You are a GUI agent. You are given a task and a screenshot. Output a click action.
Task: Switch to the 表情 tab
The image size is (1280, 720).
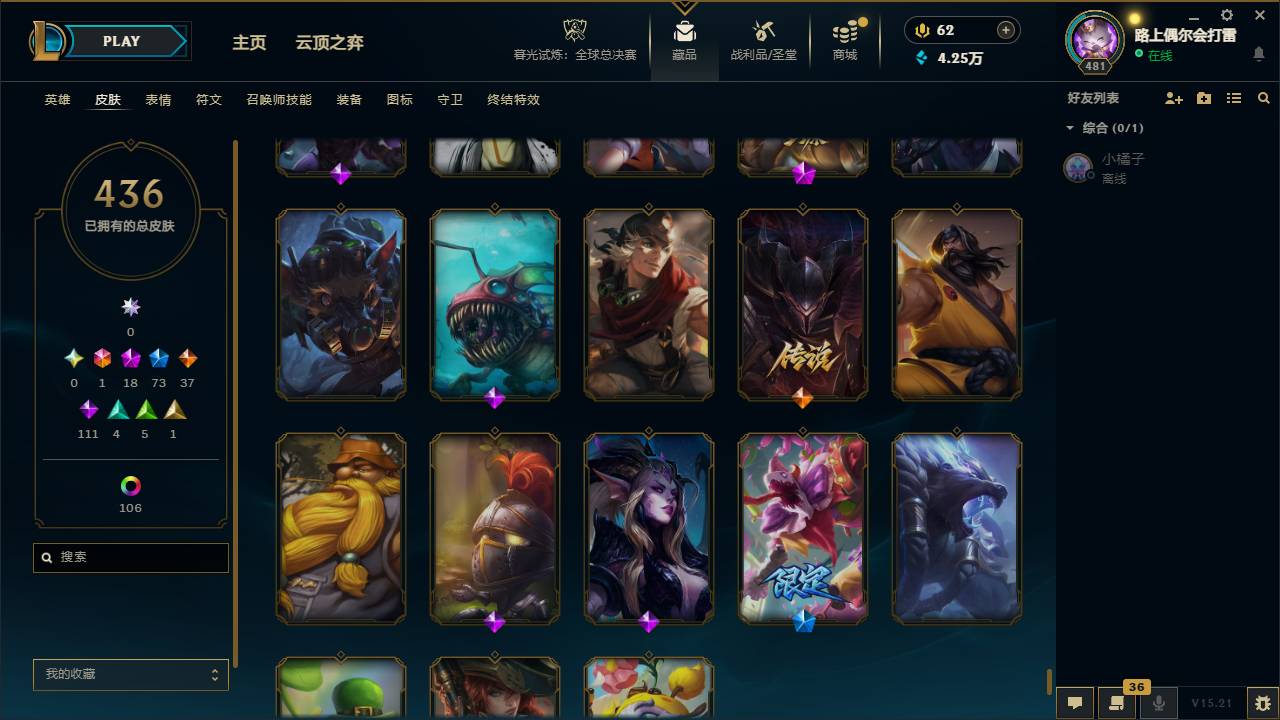160,100
